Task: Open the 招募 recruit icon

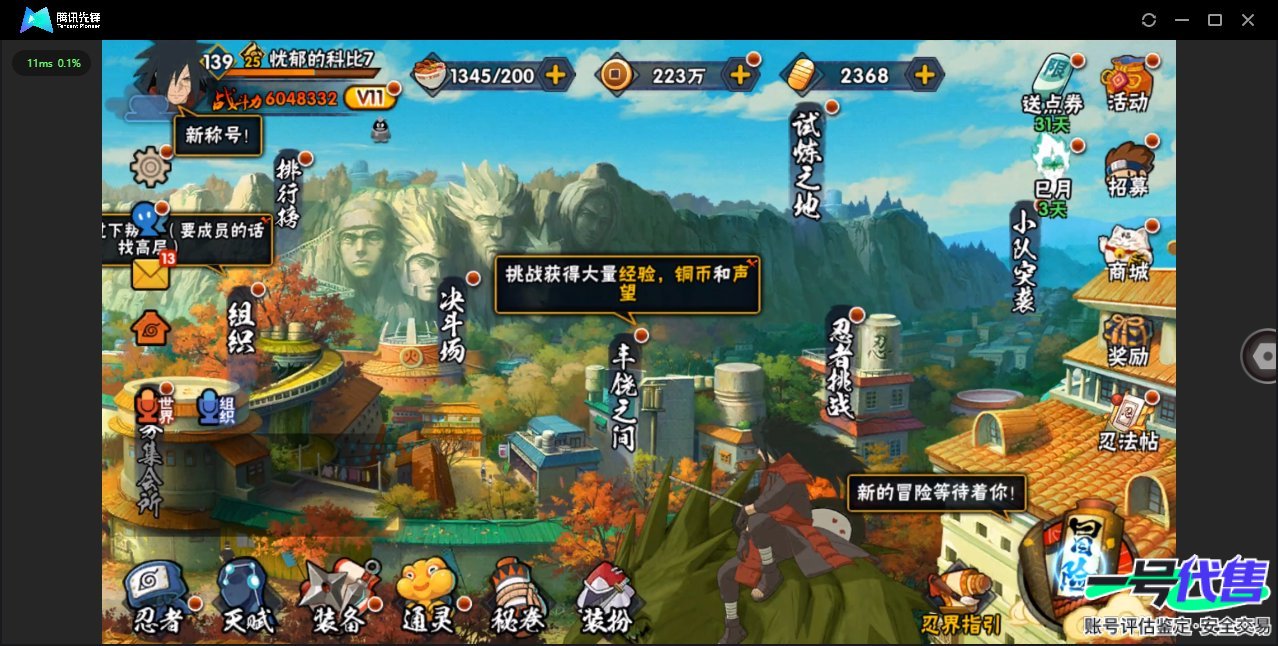Action: (1127, 170)
